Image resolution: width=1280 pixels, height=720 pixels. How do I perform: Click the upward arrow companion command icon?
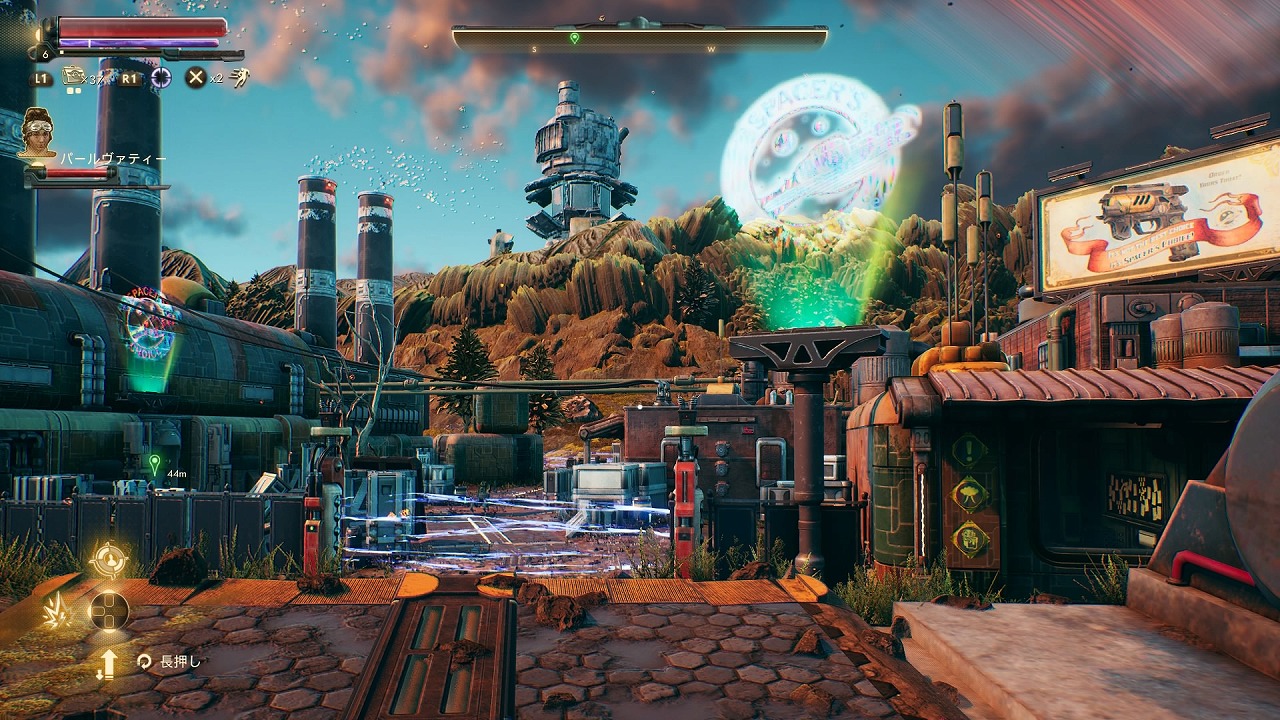pos(107,663)
